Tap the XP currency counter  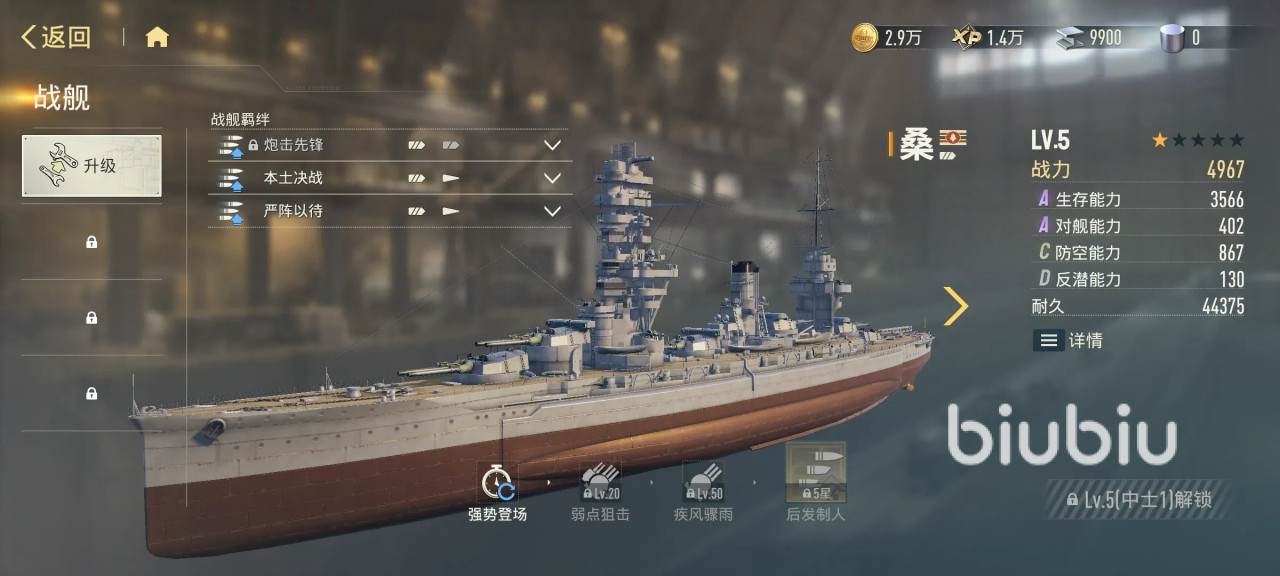(988, 38)
